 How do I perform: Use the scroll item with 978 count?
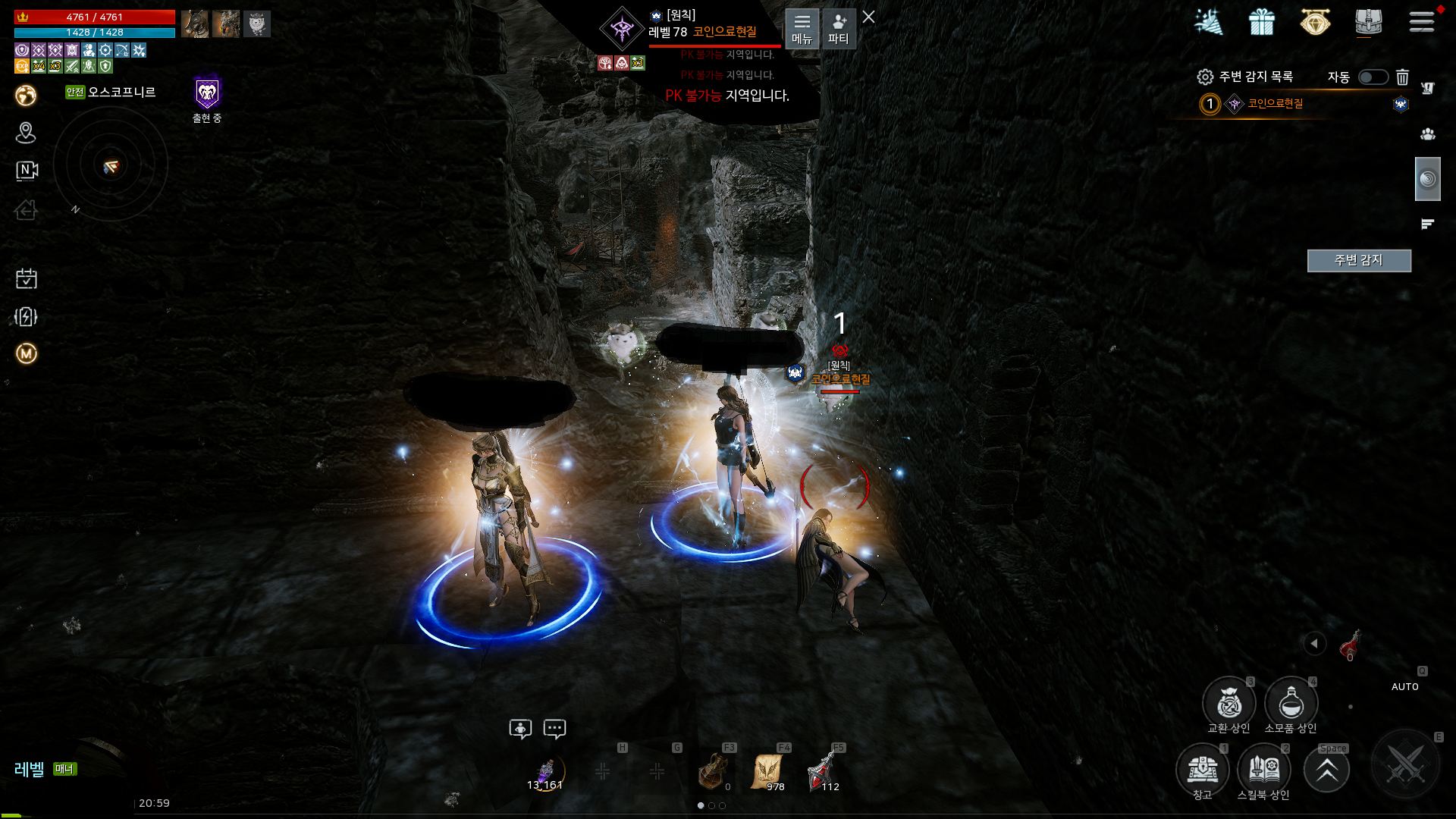pyautogui.click(x=767, y=771)
